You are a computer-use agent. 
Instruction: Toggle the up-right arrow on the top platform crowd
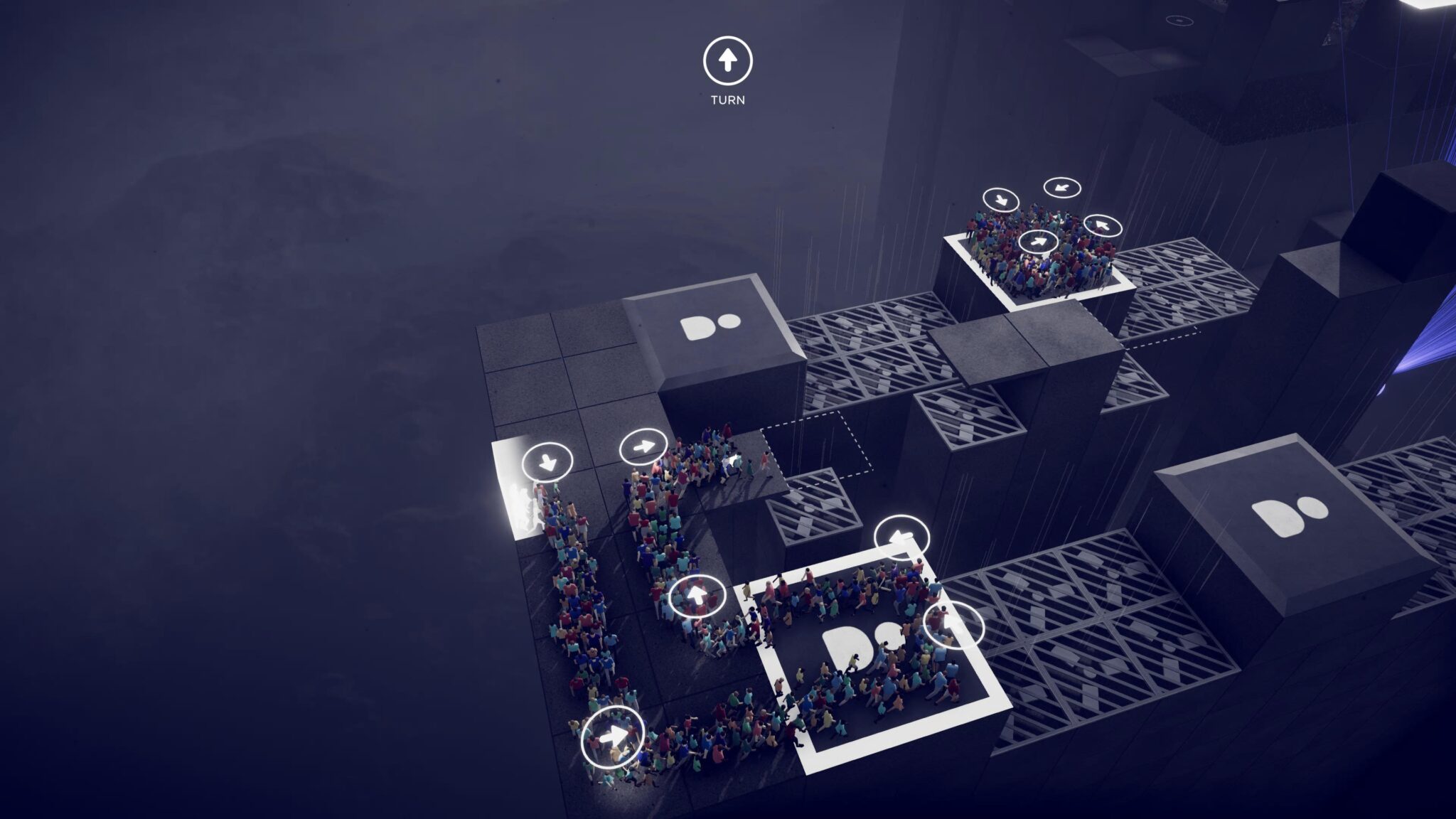pos(1038,241)
